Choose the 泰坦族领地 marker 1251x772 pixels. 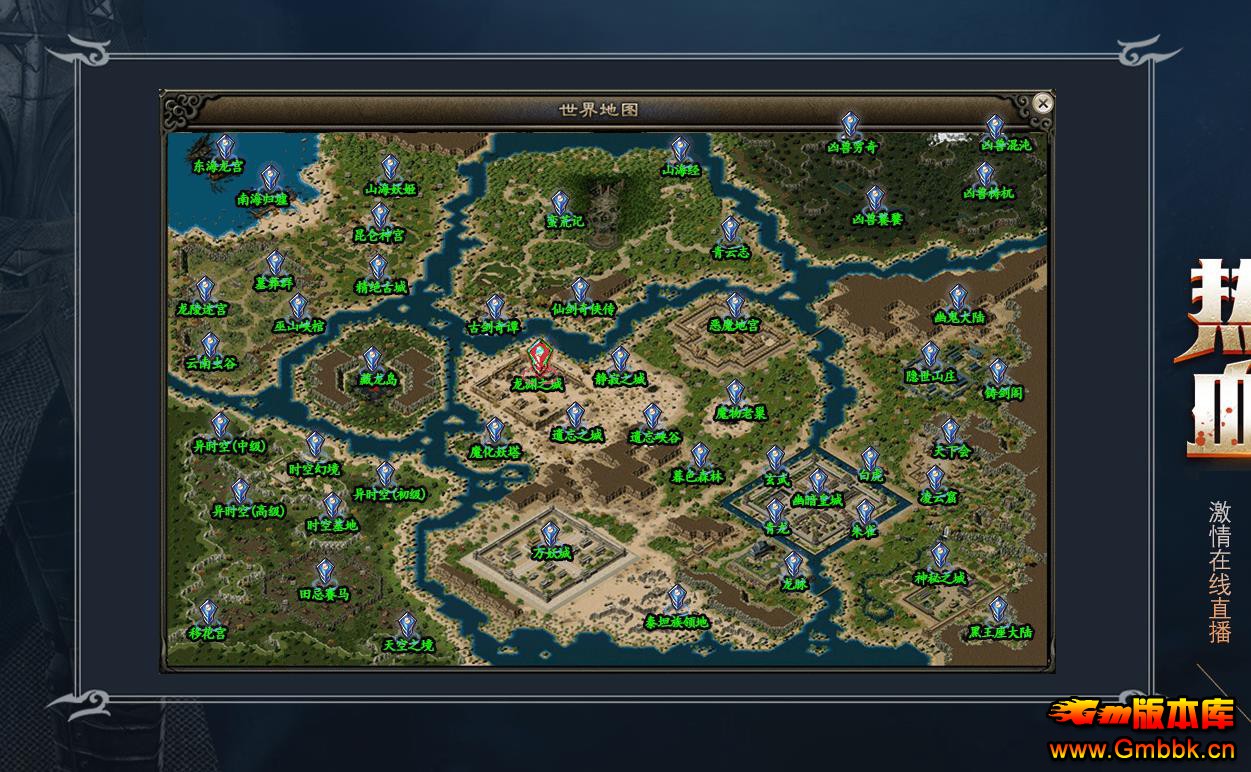coord(677,600)
